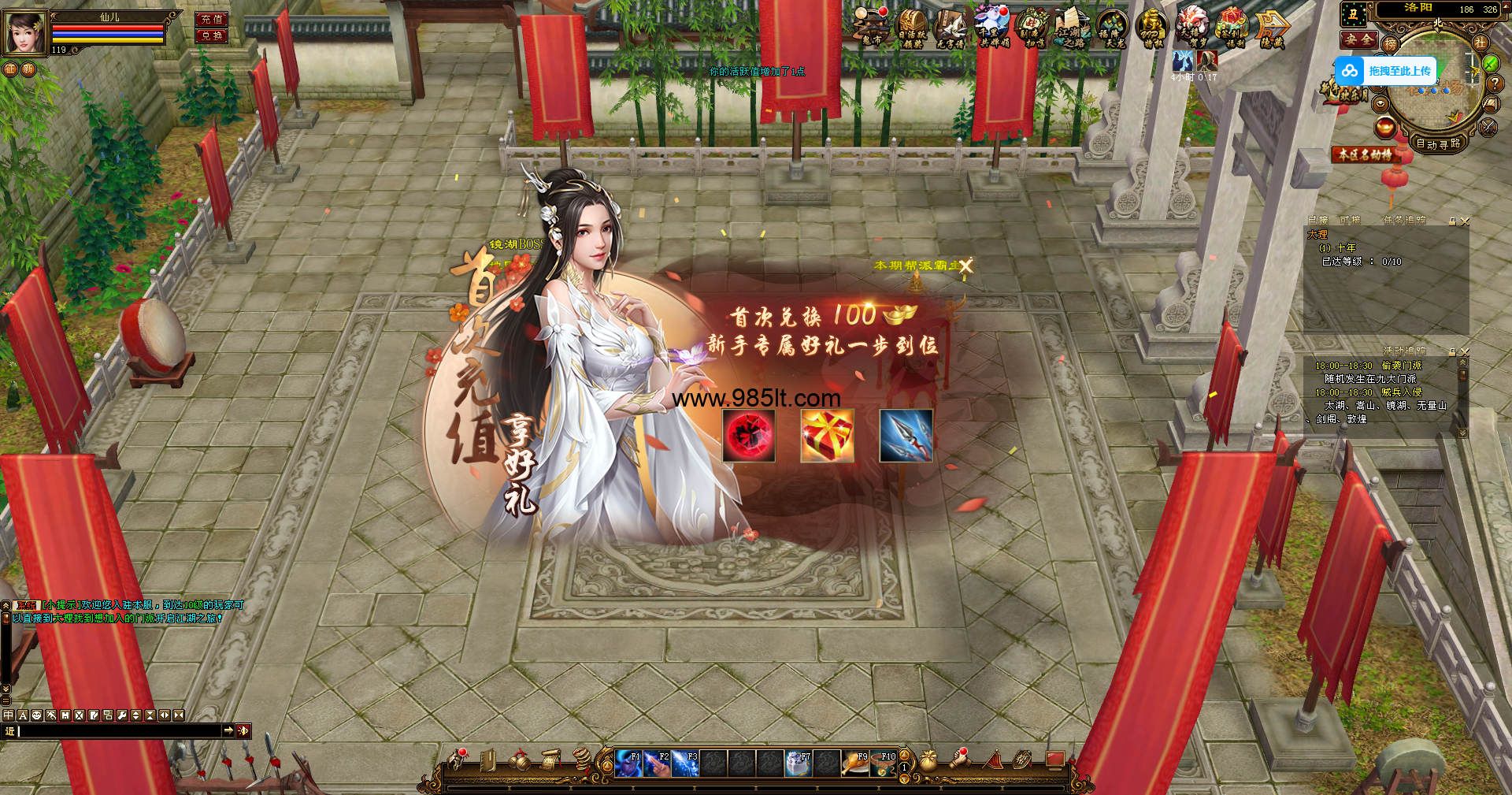This screenshot has height=795, width=1512.
Task: Select the gift box reward icon
Action: (827, 436)
